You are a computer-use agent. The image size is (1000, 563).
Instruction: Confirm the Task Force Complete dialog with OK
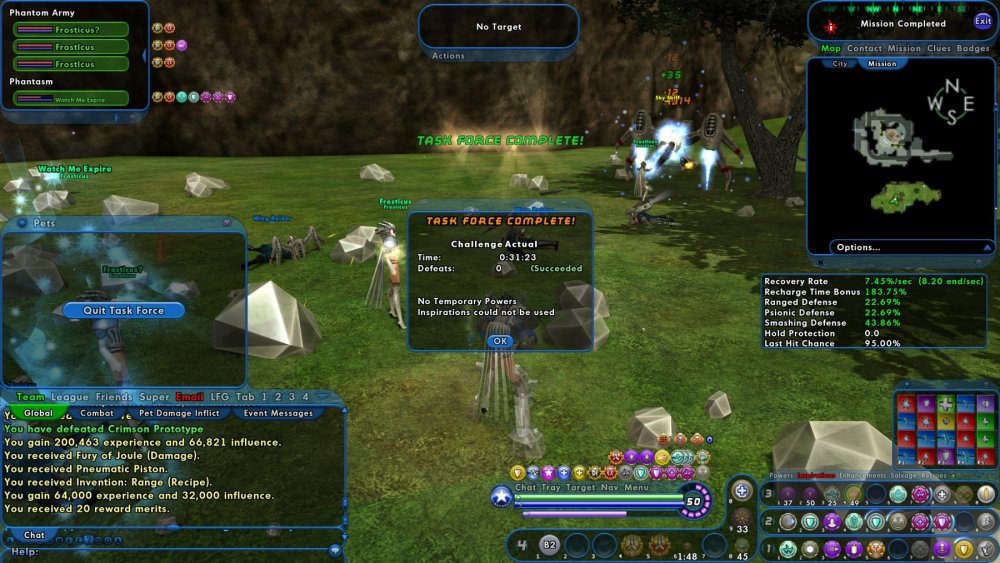click(x=500, y=341)
